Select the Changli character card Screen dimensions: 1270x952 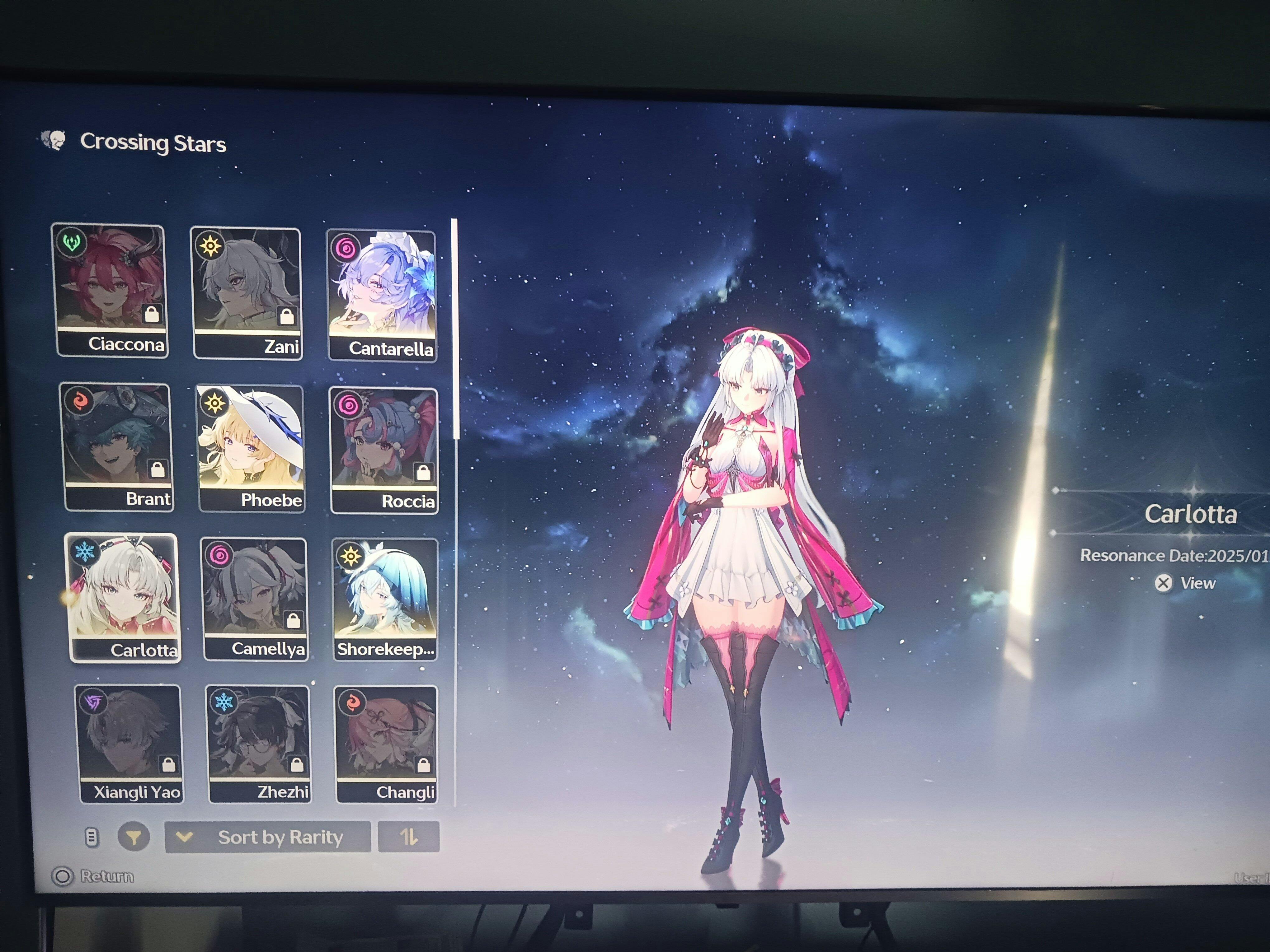[x=386, y=744]
